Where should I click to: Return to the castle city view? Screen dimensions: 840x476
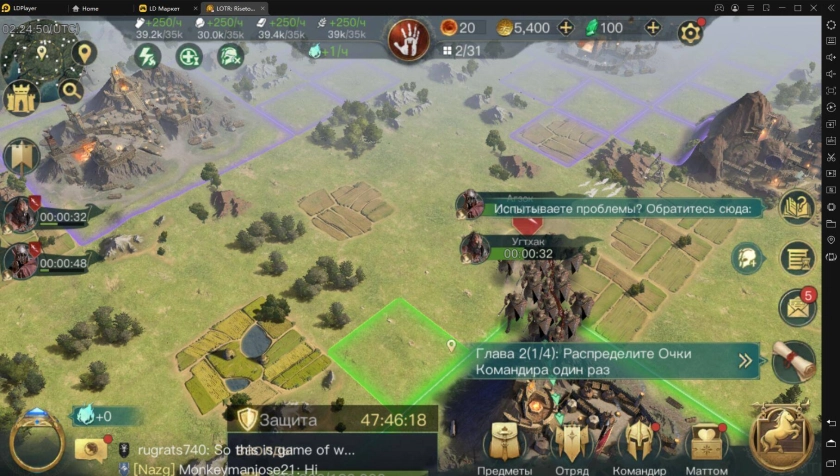coord(22,97)
